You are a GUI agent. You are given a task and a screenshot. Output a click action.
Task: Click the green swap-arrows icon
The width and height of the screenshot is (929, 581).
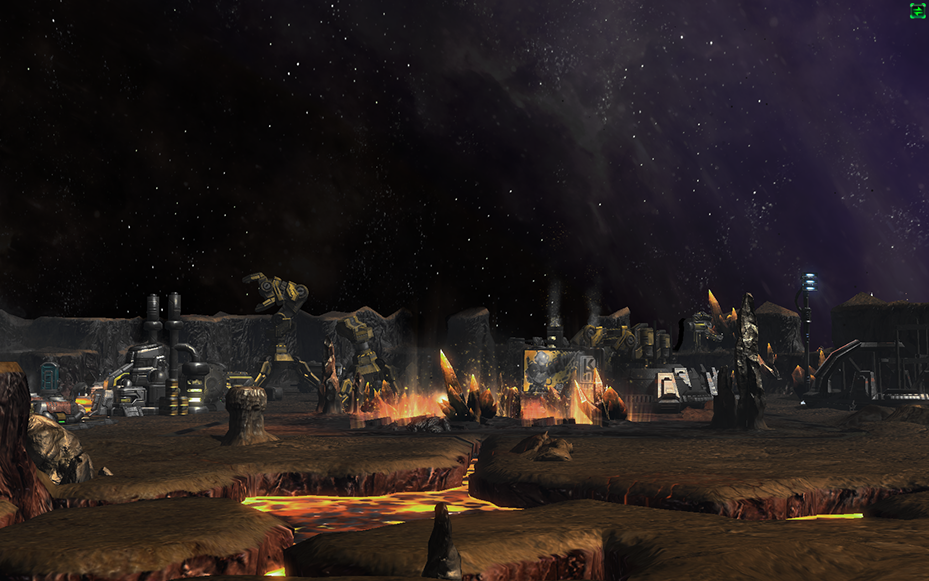coord(917,11)
